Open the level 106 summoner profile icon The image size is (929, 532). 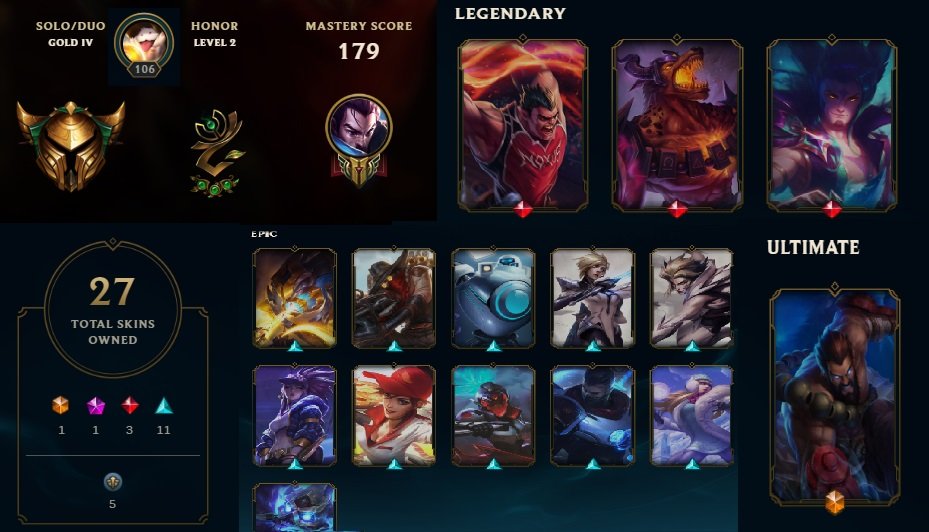tap(144, 45)
